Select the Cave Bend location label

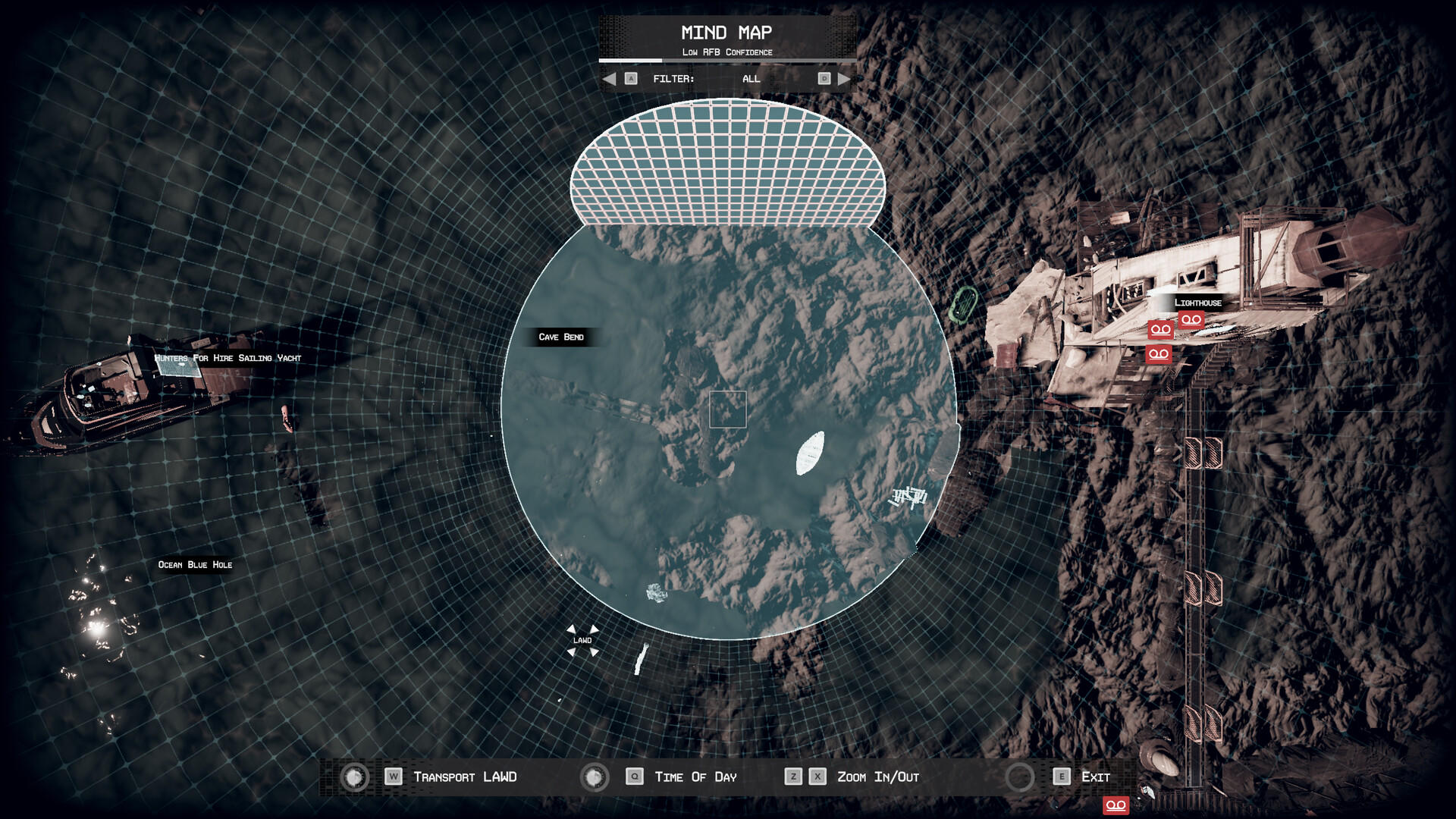coord(561,337)
